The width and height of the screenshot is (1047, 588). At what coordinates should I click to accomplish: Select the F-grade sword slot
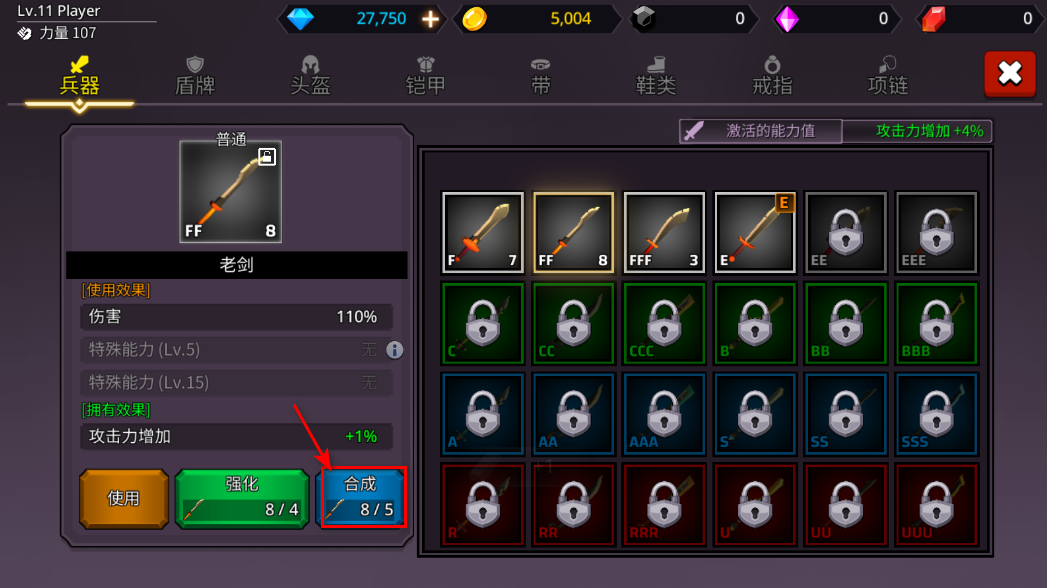coord(483,233)
